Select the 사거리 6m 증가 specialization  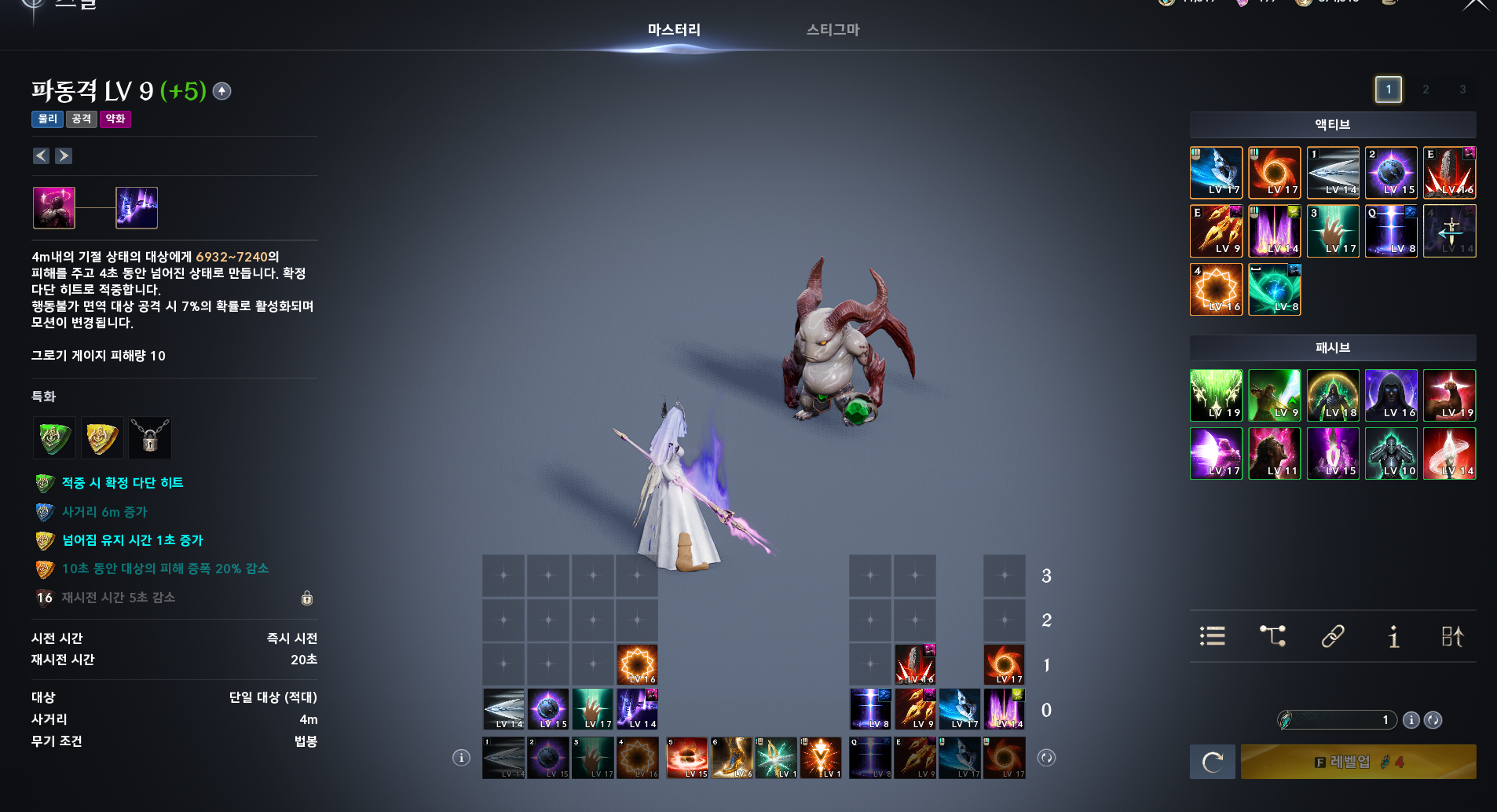tap(104, 512)
